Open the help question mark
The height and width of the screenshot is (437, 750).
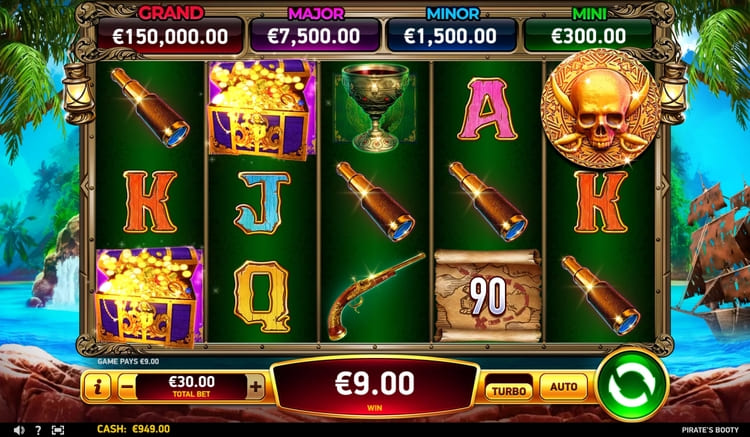coord(38,429)
